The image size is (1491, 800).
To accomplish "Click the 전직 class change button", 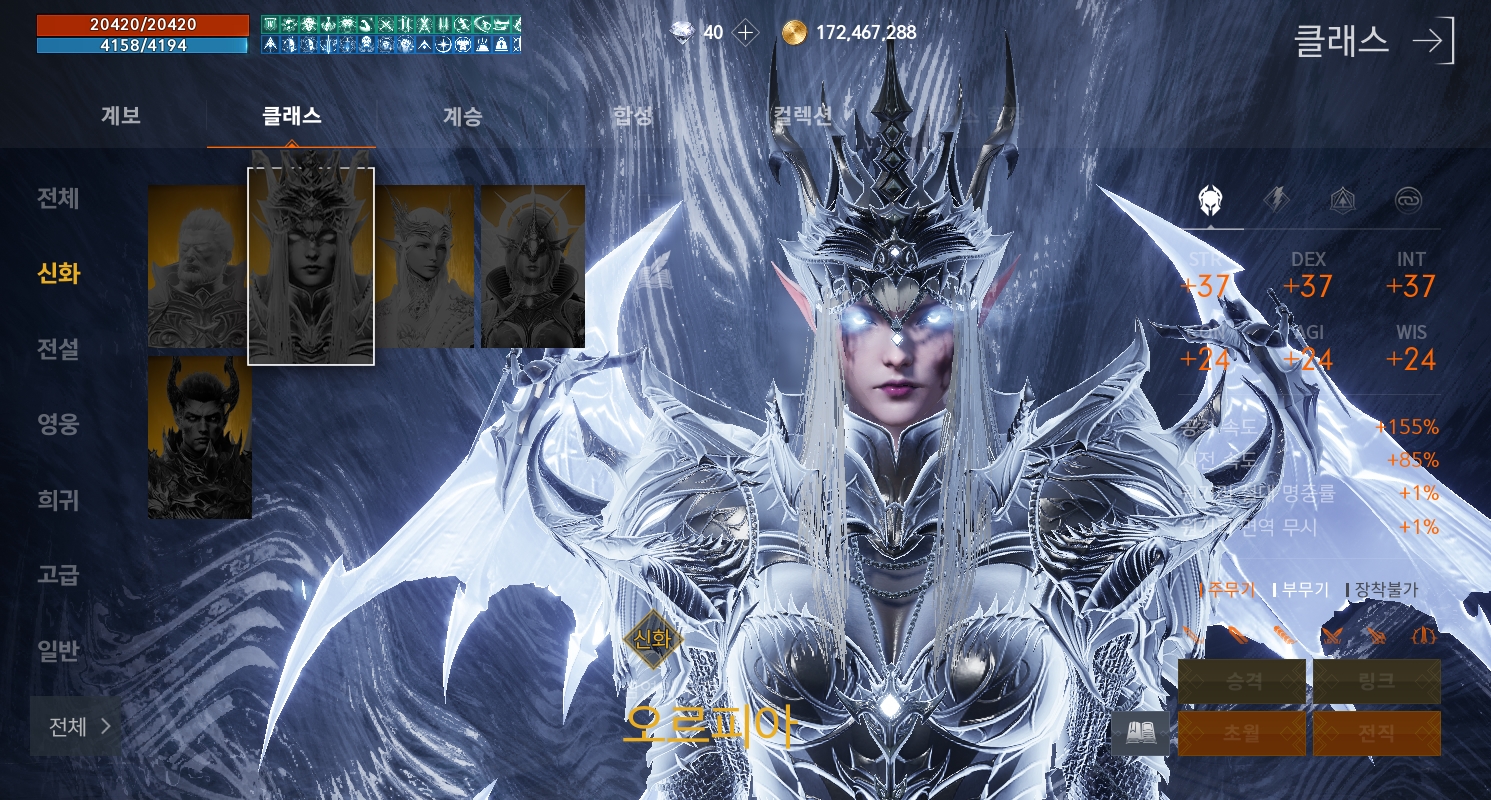I will point(1376,733).
